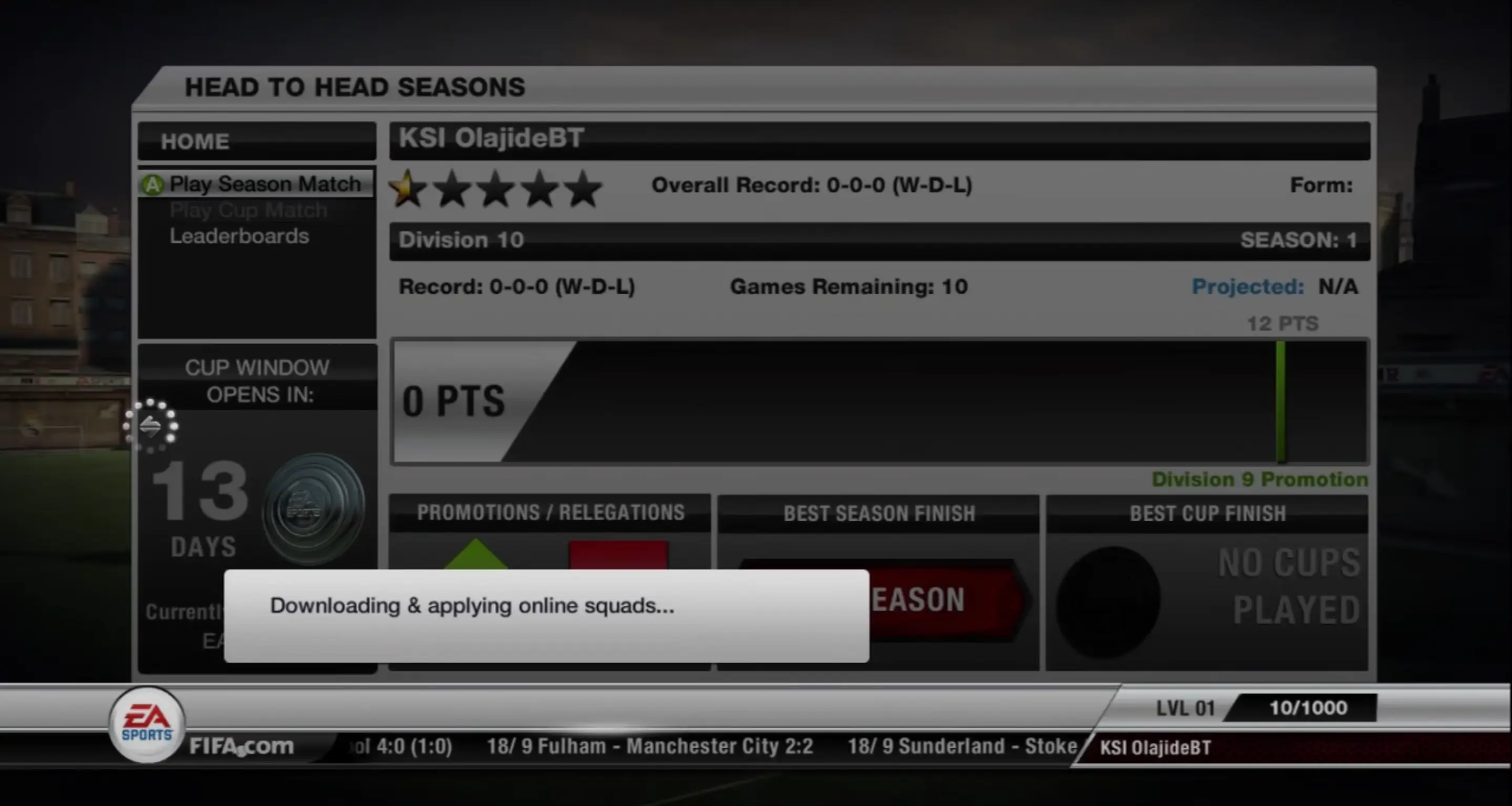Click the loading spinner near Cup Window

coord(152,427)
